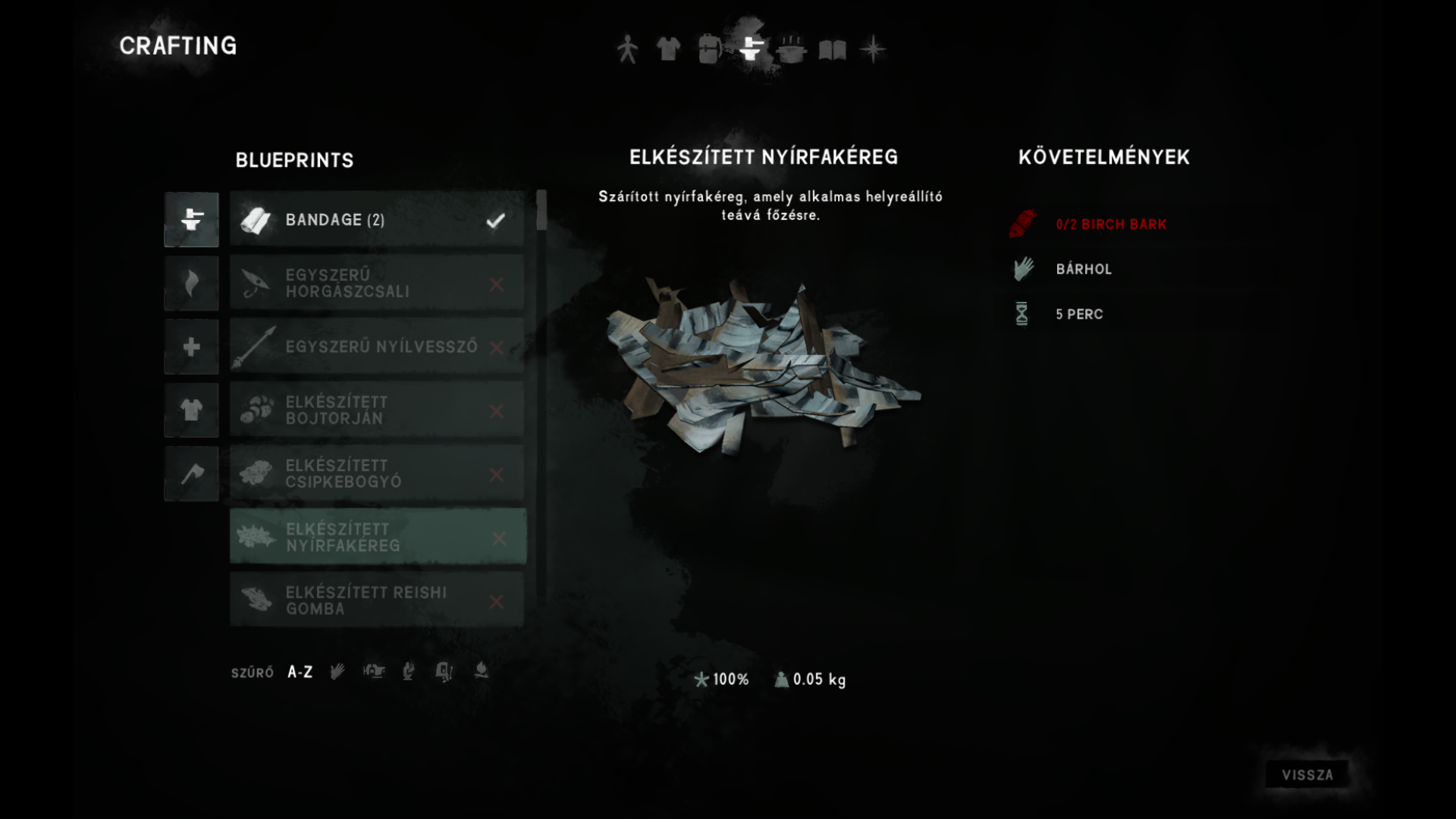1456x819 pixels.
Task: Open the character status tab
Action: click(627, 49)
